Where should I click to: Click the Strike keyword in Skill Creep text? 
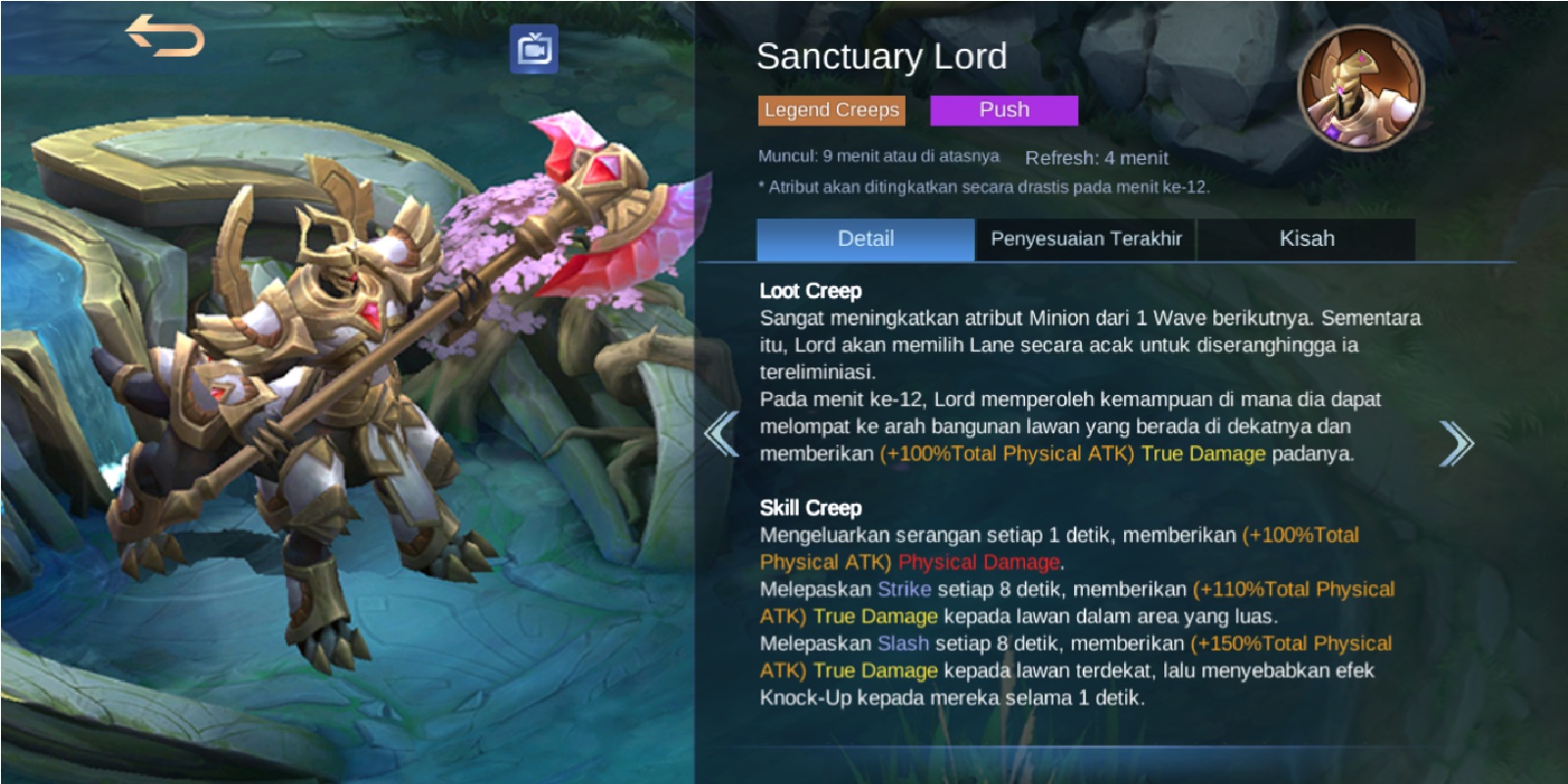(903, 589)
